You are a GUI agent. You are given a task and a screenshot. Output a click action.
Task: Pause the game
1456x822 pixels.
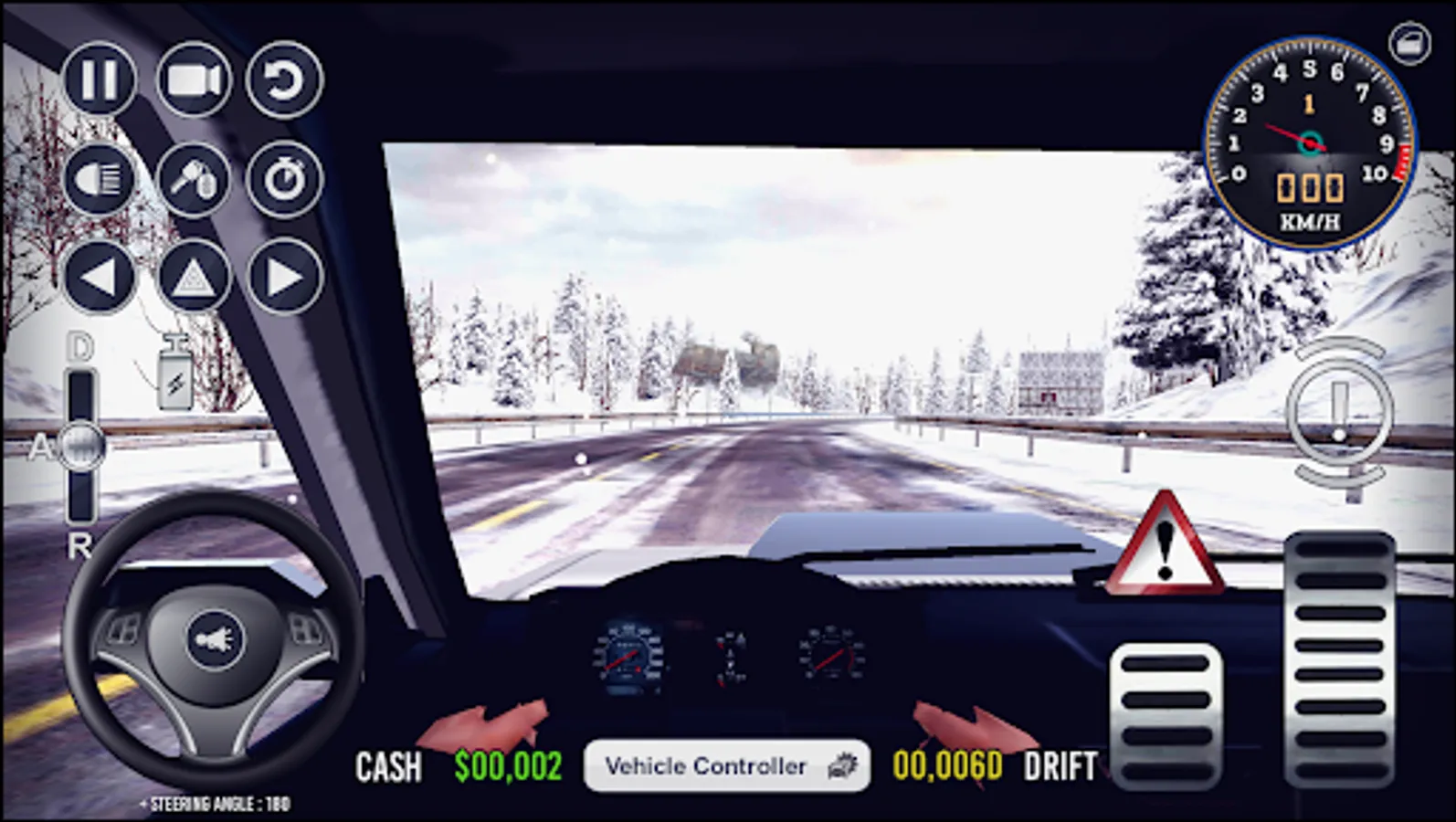point(100,79)
